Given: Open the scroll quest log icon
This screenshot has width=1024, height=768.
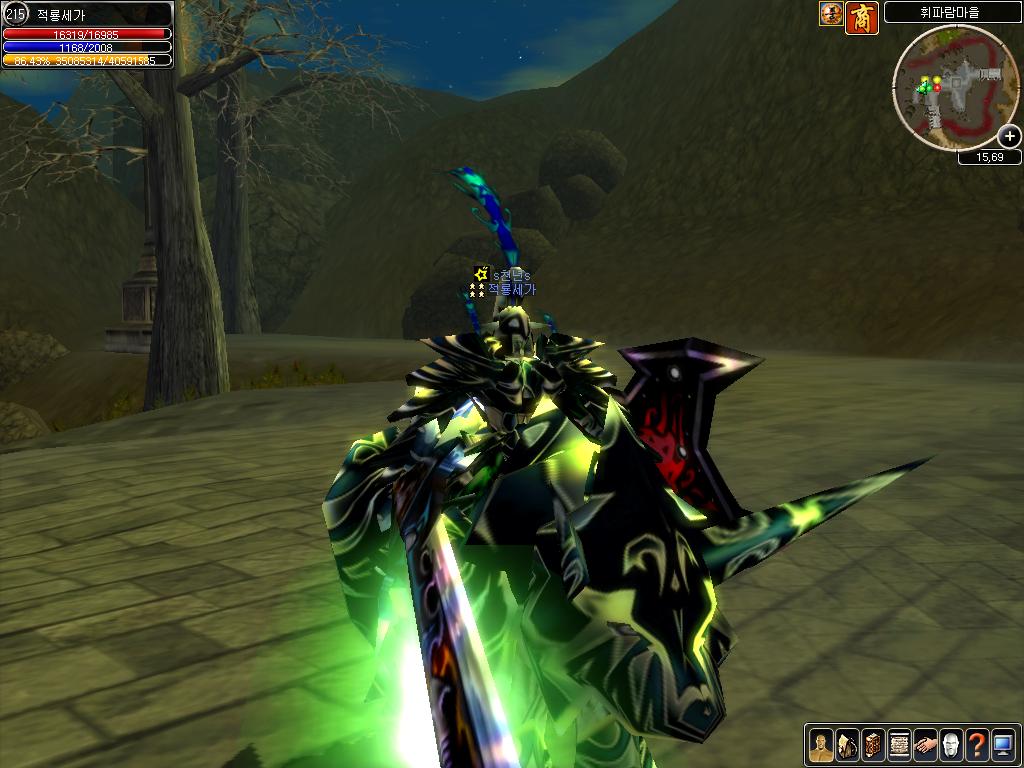Looking at the screenshot, I should tap(898, 745).
